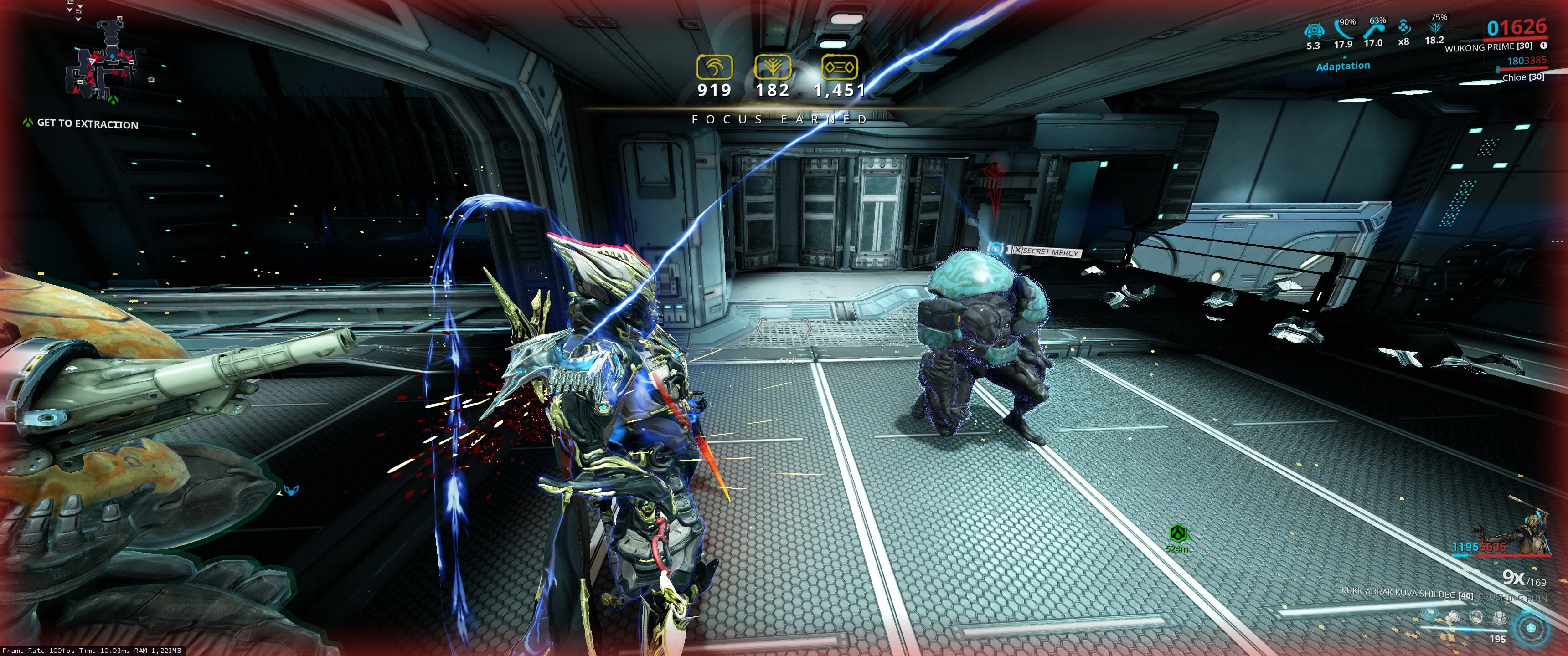1568x656 pixels.
Task: Click the green extraction marker on the minimap
Action: (x=113, y=98)
